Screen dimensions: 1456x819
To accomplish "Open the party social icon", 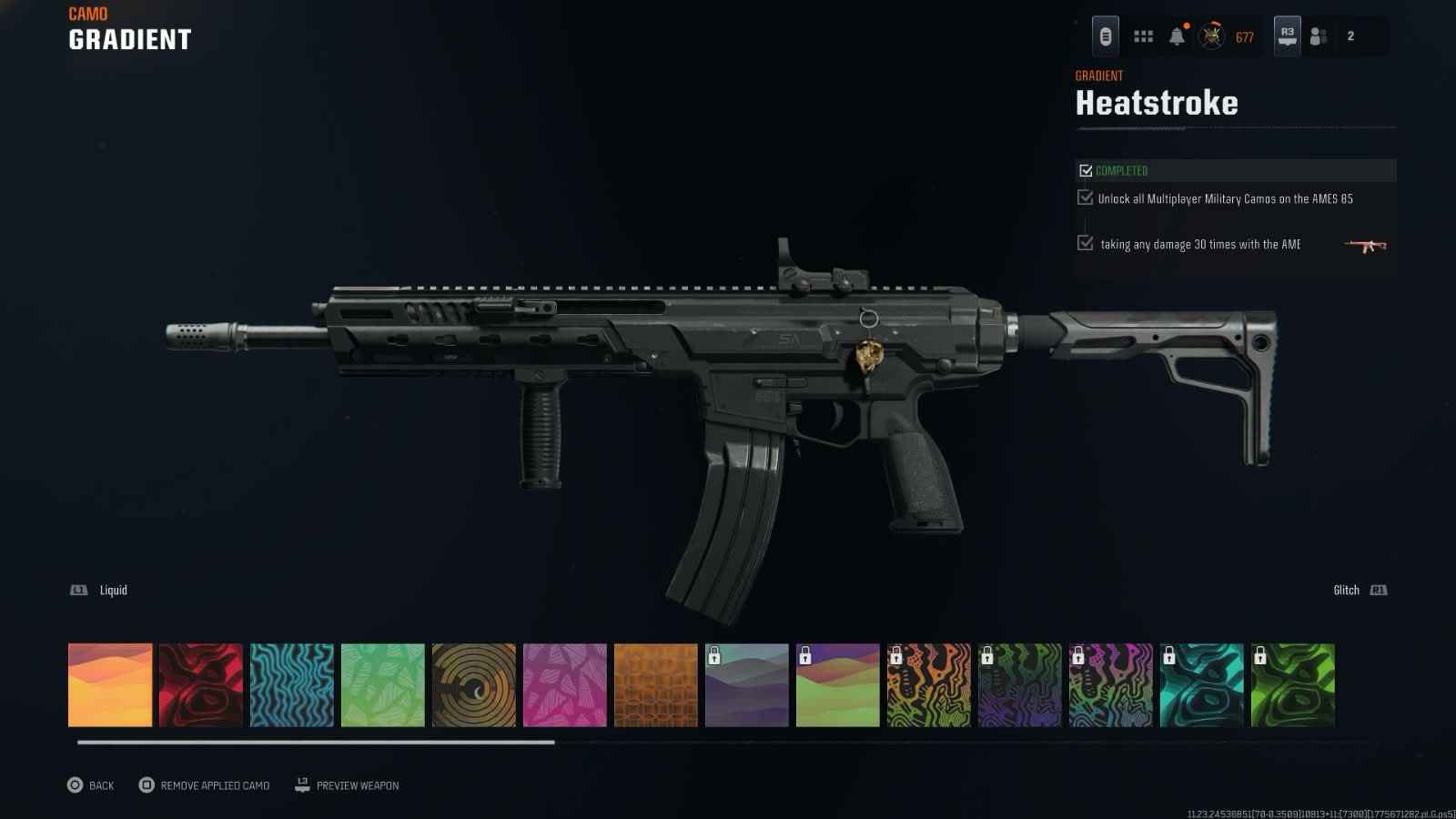I will [x=1319, y=36].
